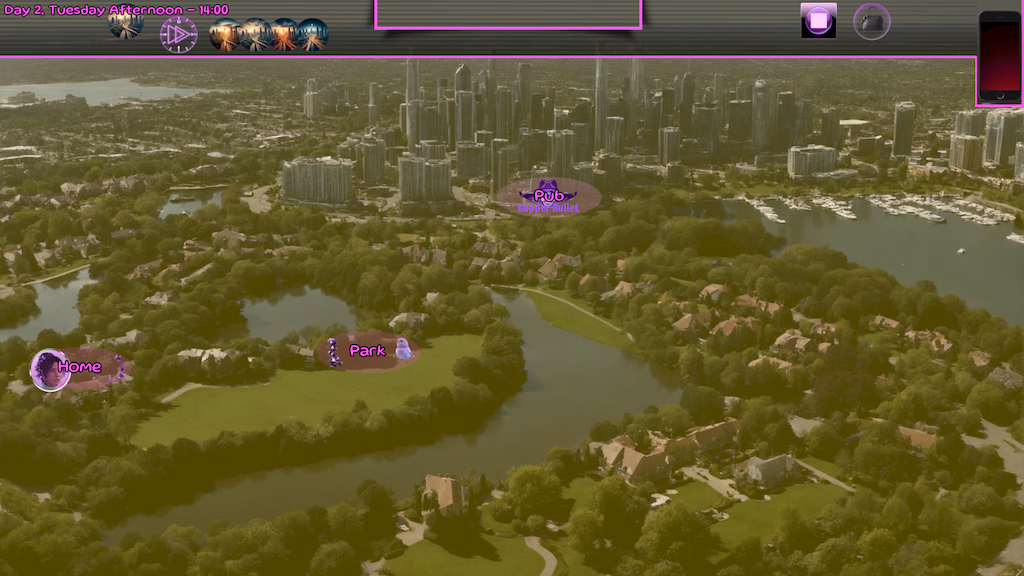Open the handbag inventory
This screenshot has height=576, width=1024.
[x=871, y=22]
